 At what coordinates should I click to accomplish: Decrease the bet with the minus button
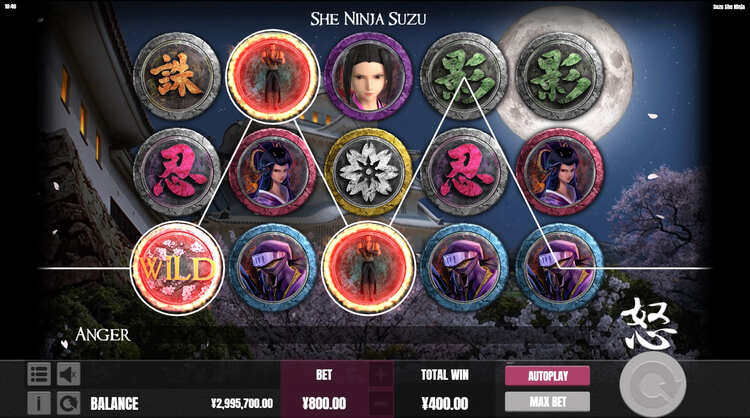click(x=382, y=402)
